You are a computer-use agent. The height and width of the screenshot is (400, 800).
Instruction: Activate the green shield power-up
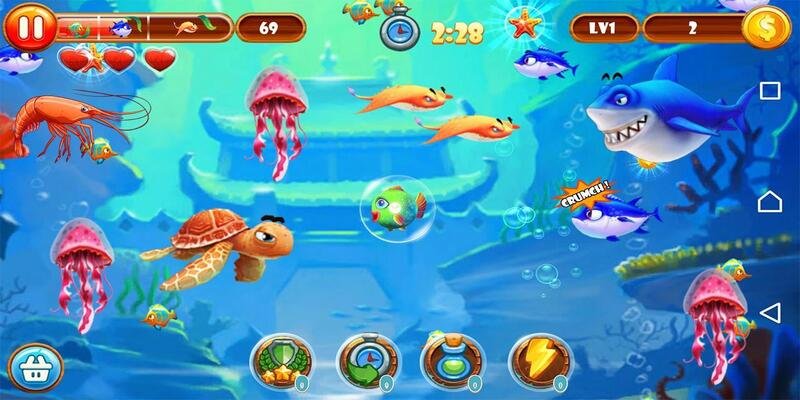281,360
